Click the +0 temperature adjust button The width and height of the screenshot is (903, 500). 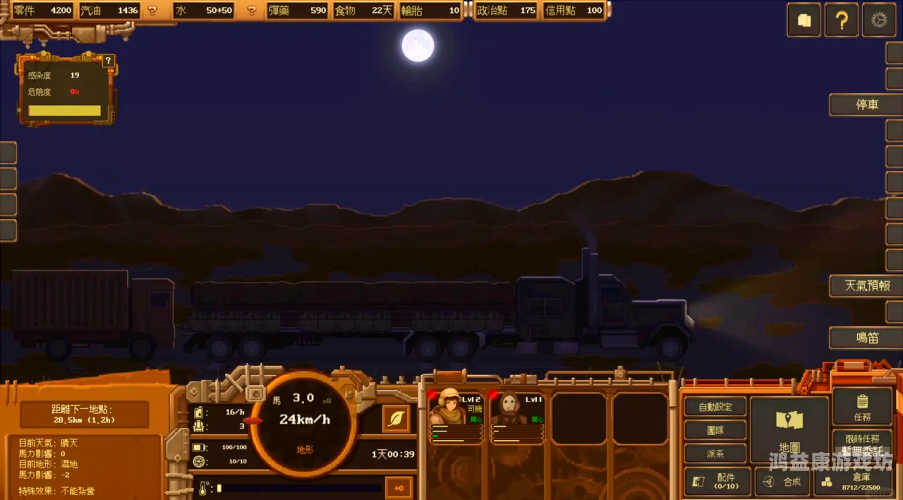(399, 488)
